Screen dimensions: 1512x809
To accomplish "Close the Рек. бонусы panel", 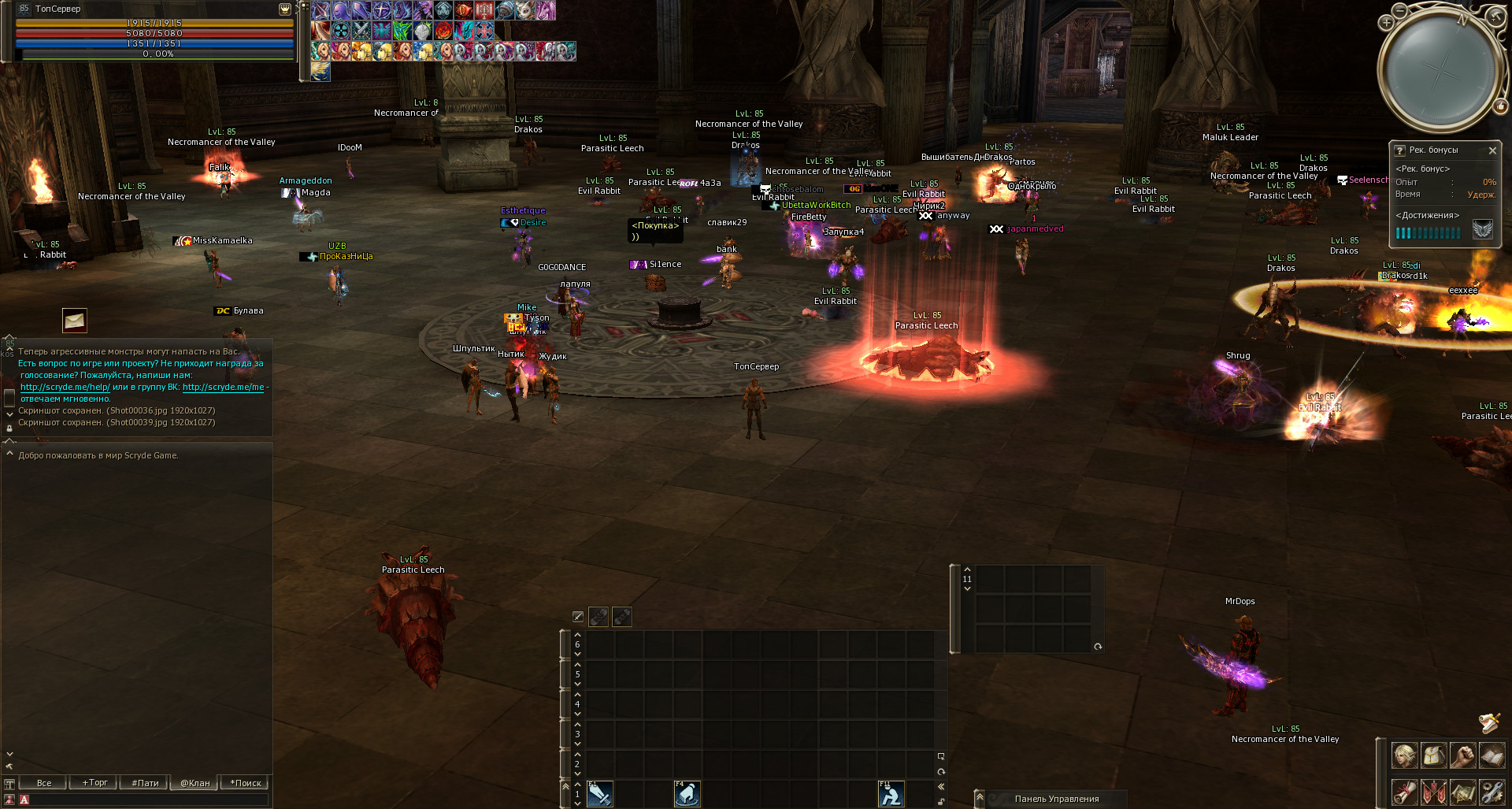I will pyautogui.click(x=1492, y=150).
